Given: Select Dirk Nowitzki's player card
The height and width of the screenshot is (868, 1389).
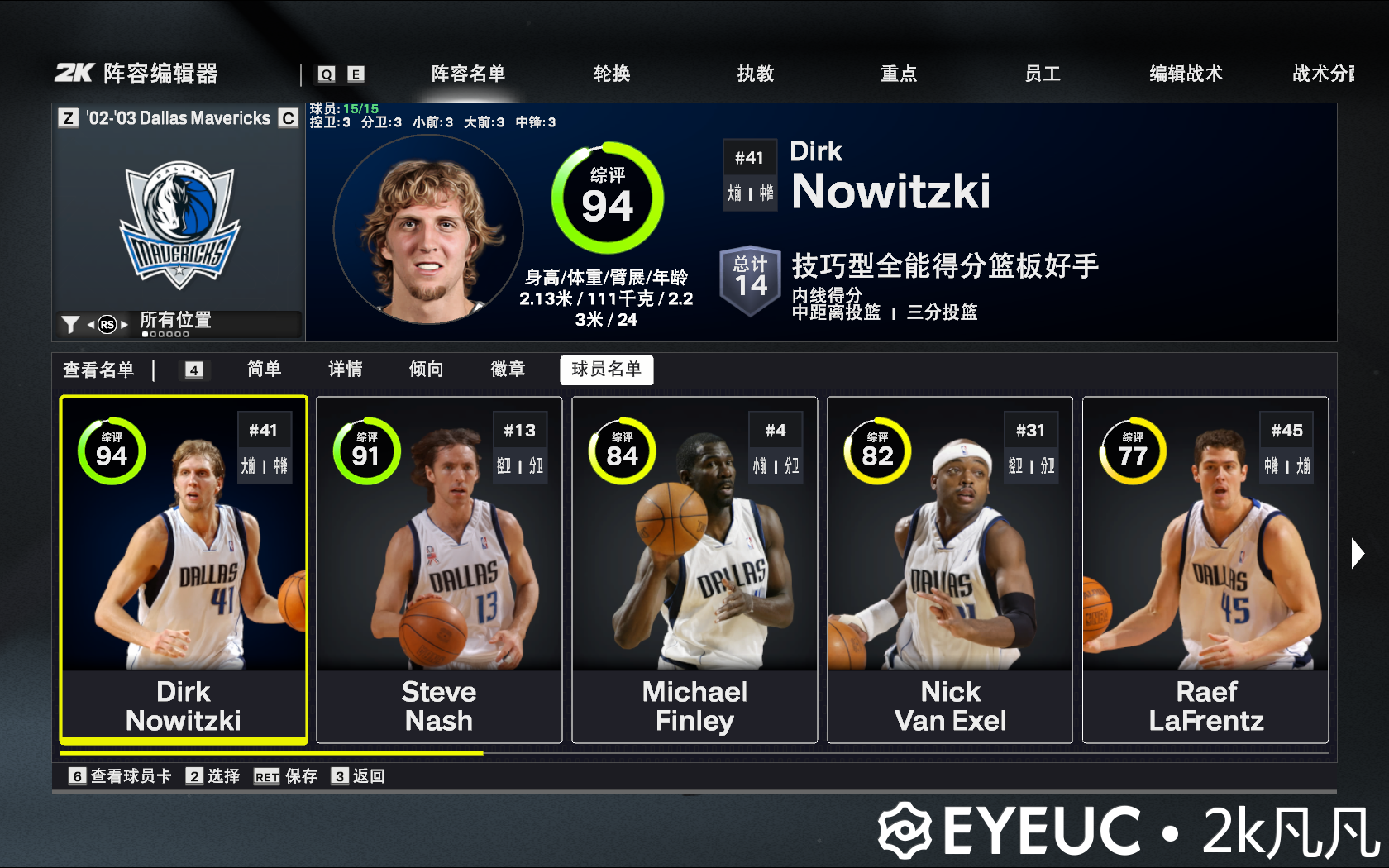Looking at the screenshot, I should click(184, 570).
